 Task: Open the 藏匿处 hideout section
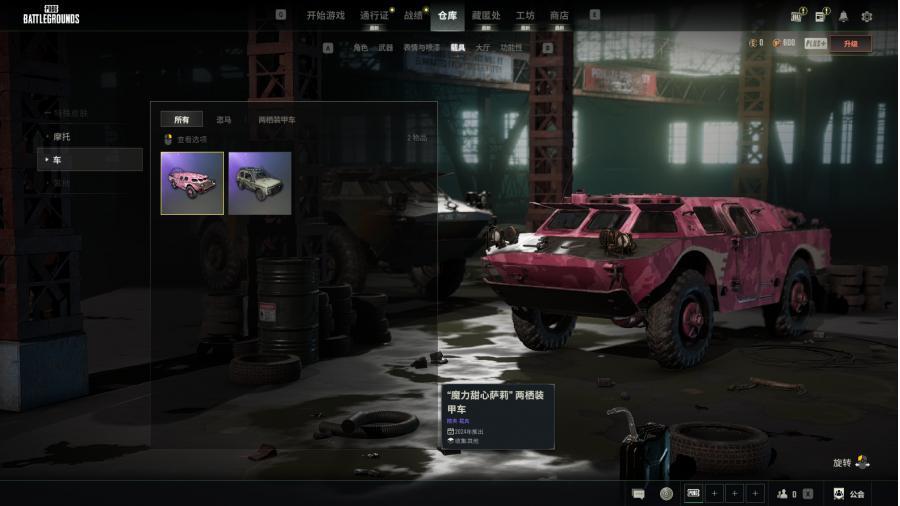(x=486, y=15)
